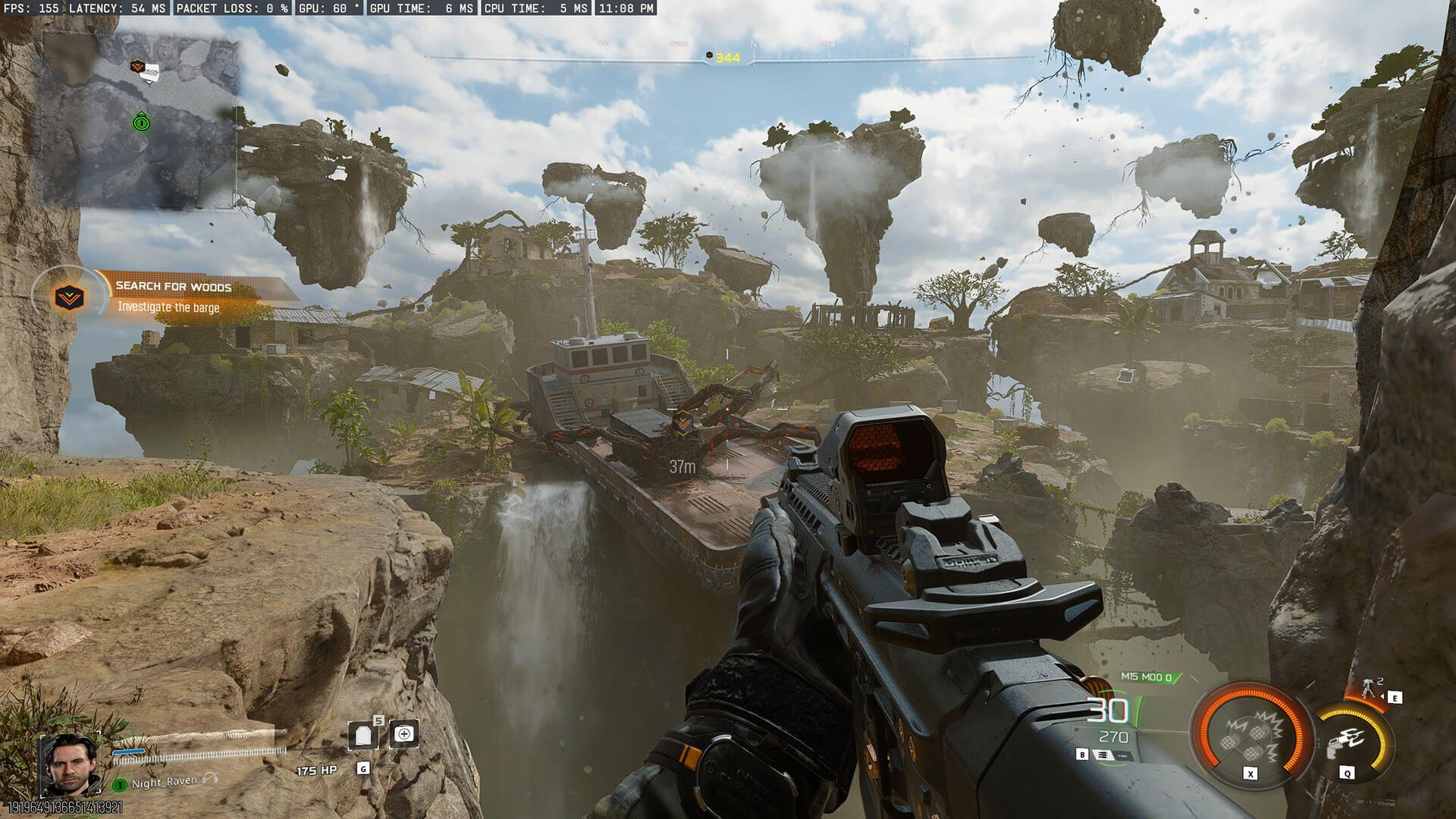The height and width of the screenshot is (819, 1456).
Task: Click the barge objective waypoint marker
Action: point(682,419)
